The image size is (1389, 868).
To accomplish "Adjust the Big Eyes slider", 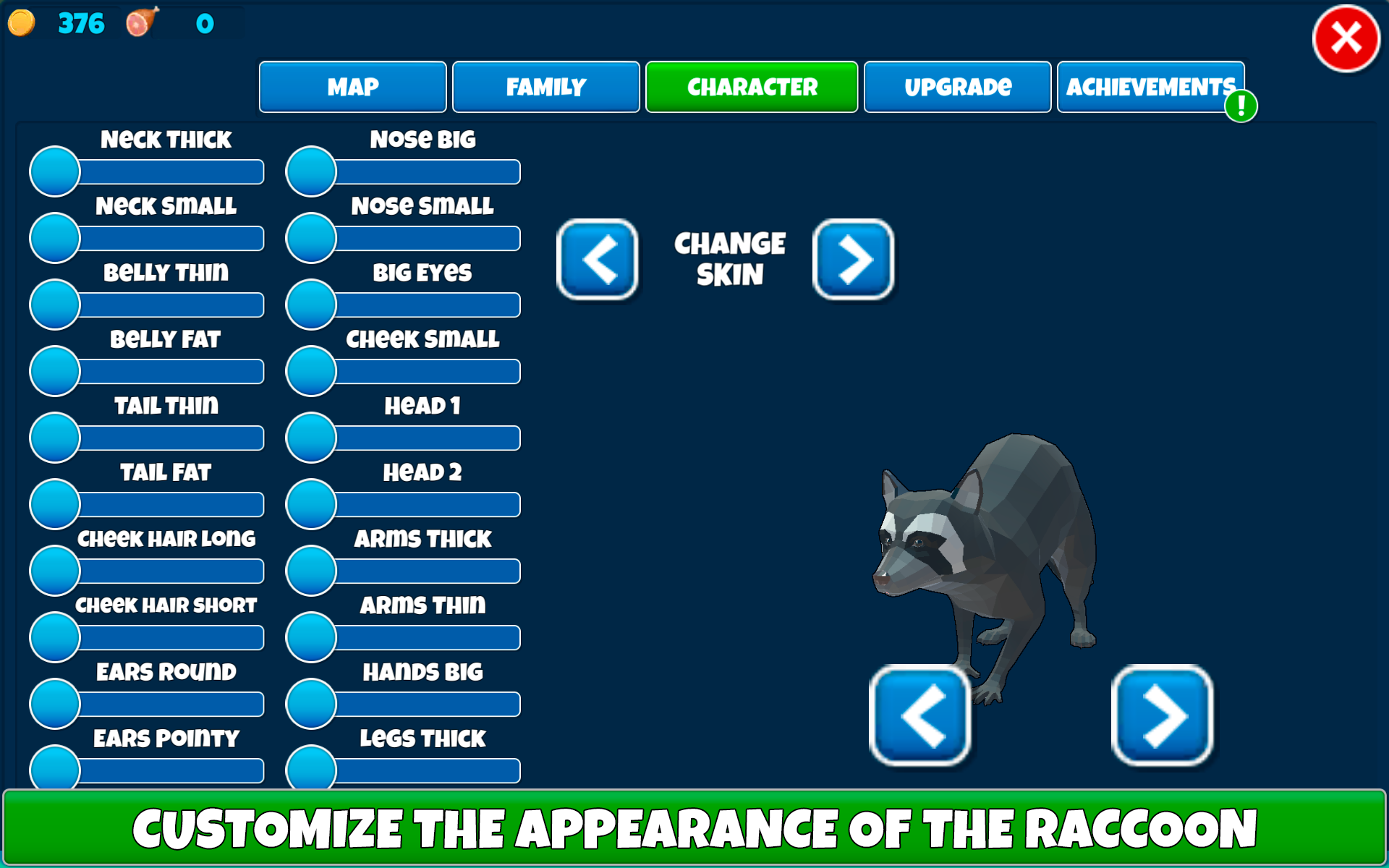I will pos(310,305).
